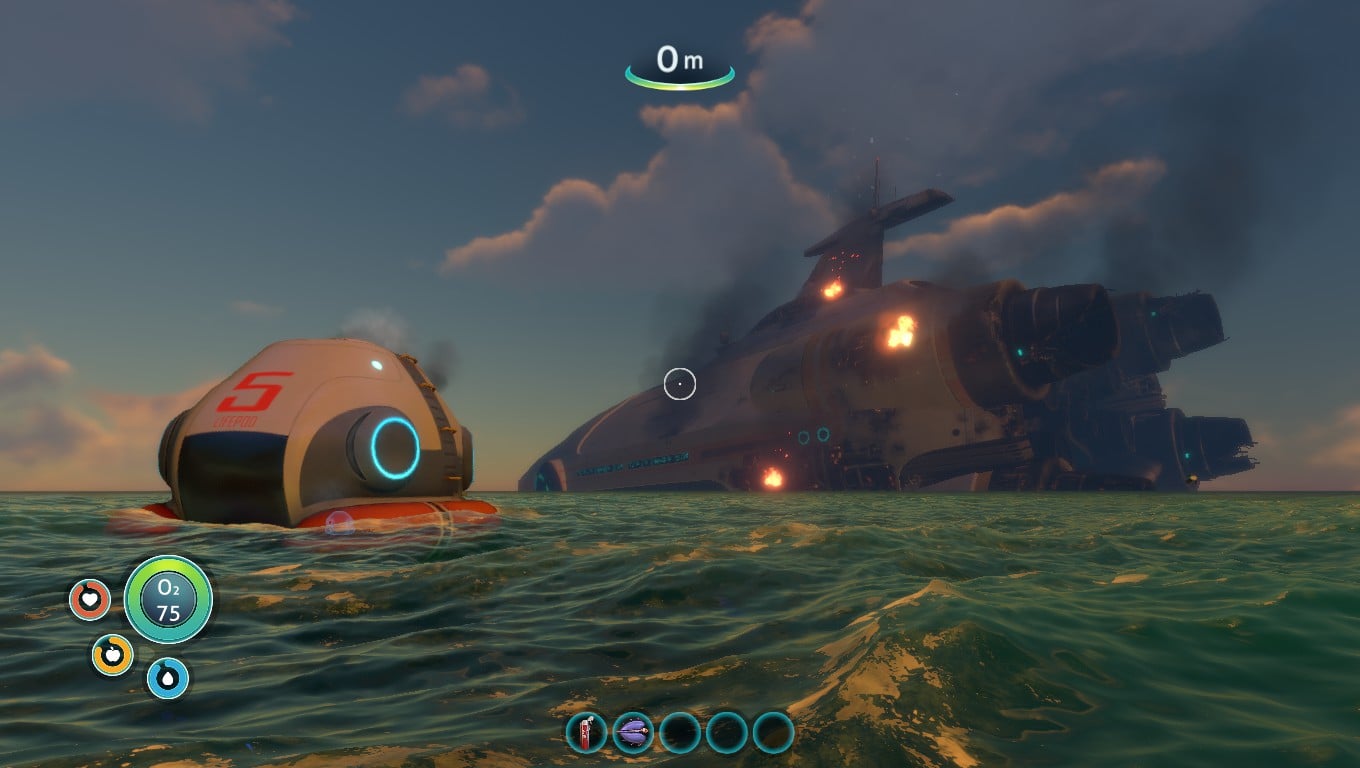The image size is (1360, 768).
Task: Select the fire extinguisher hotbar slot
Action: (586, 732)
